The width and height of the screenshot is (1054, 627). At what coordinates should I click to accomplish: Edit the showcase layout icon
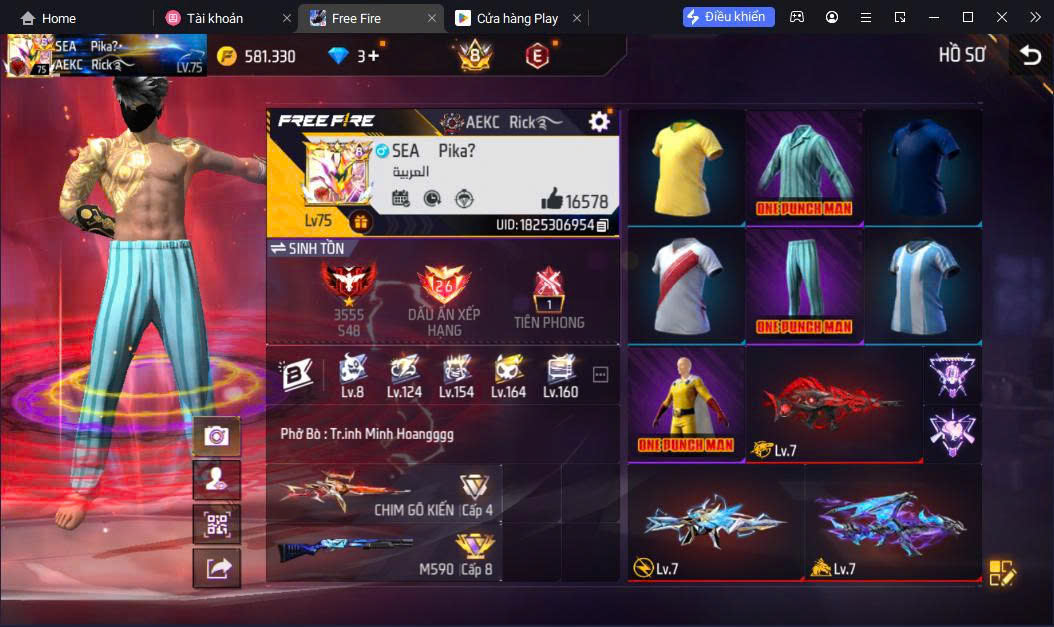pos(1001,572)
